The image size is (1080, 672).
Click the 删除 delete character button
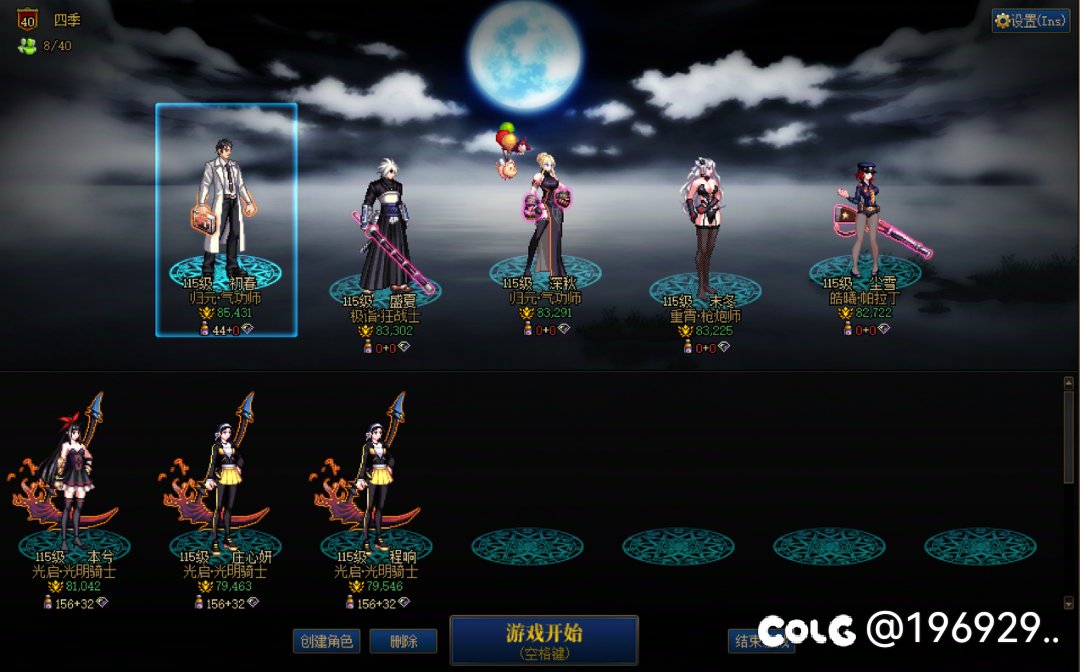pos(403,641)
